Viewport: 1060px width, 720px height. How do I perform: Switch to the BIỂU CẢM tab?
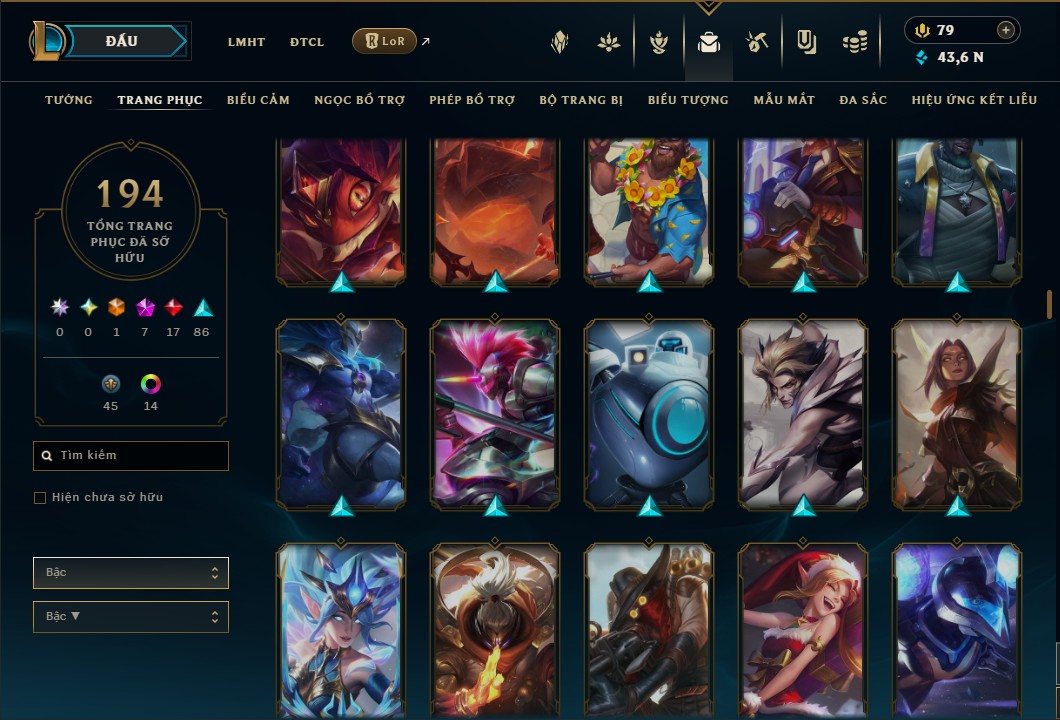click(258, 100)
